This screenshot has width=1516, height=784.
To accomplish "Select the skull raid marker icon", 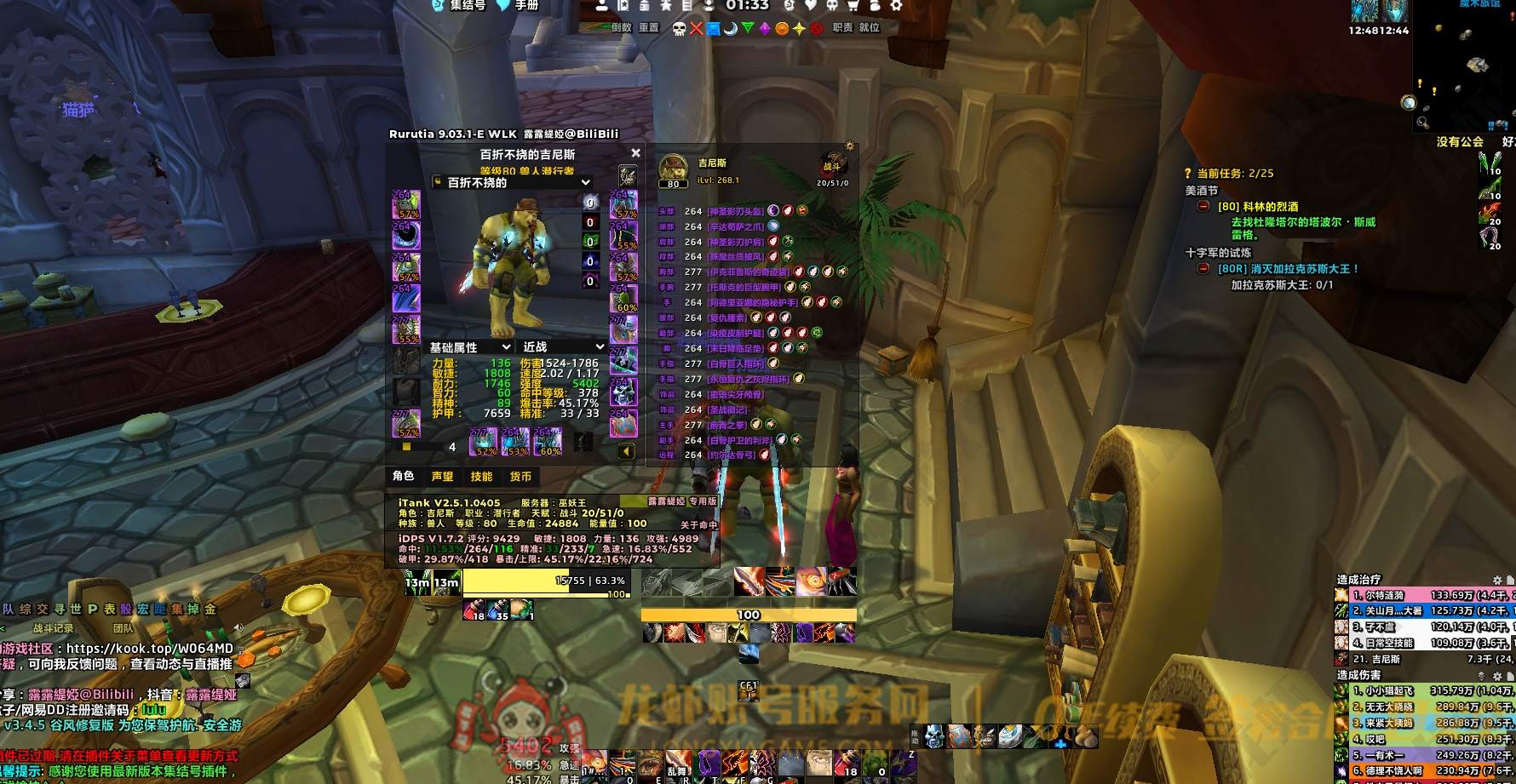I will coord(679,29).
